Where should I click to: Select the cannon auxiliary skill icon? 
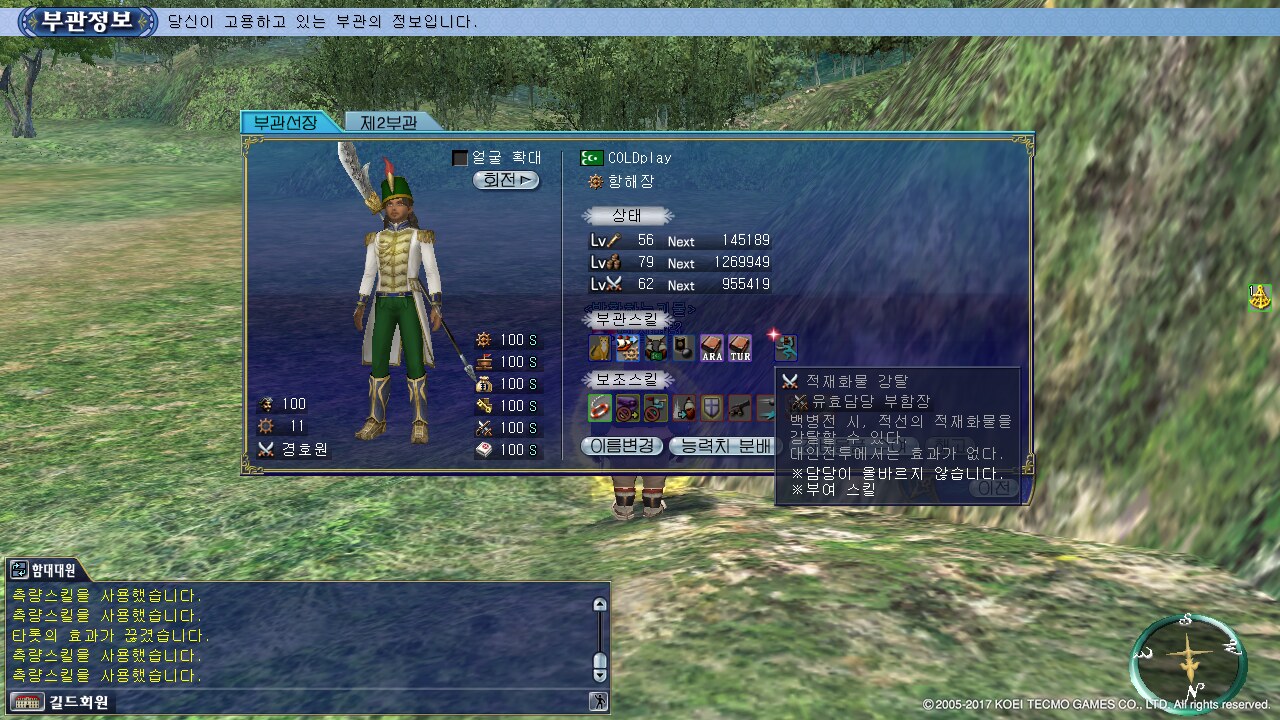point(740,408)
